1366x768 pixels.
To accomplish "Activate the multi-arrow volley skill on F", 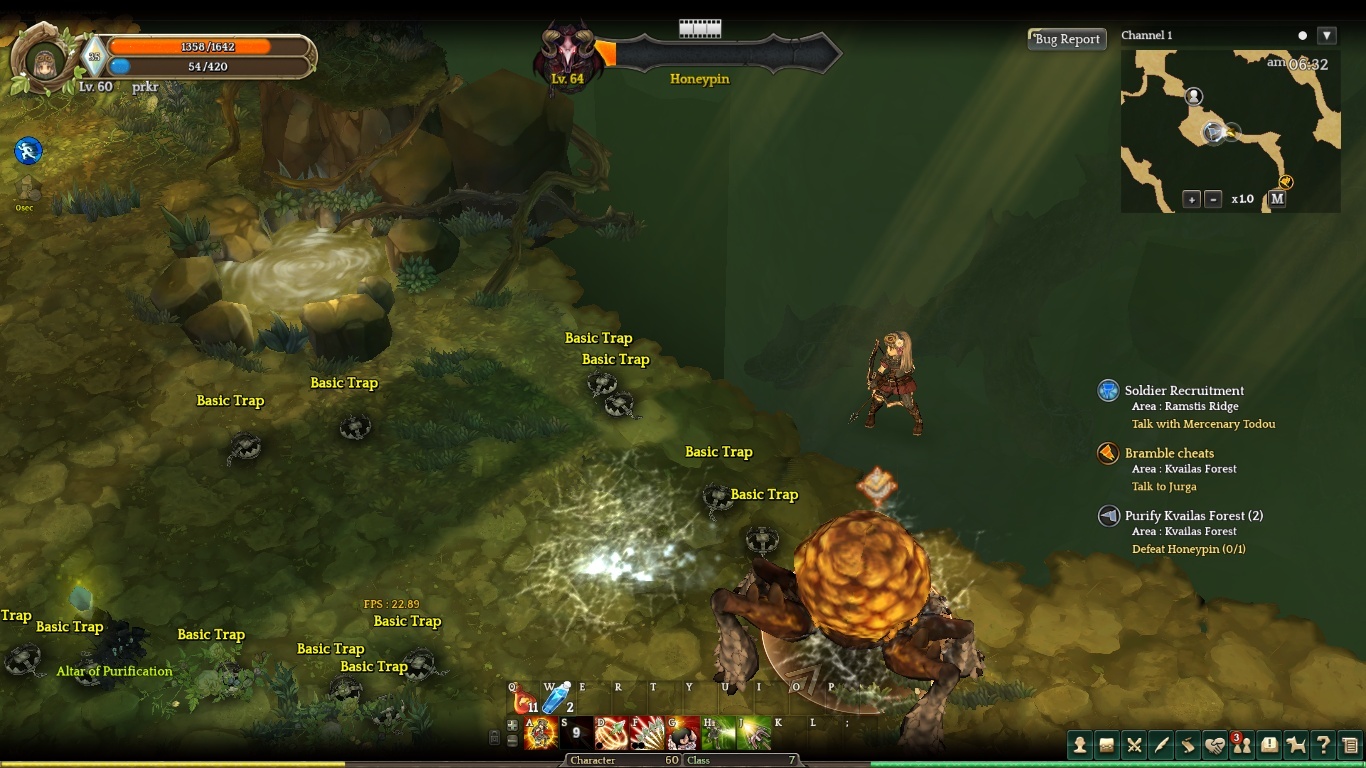I will coord(647,734).
